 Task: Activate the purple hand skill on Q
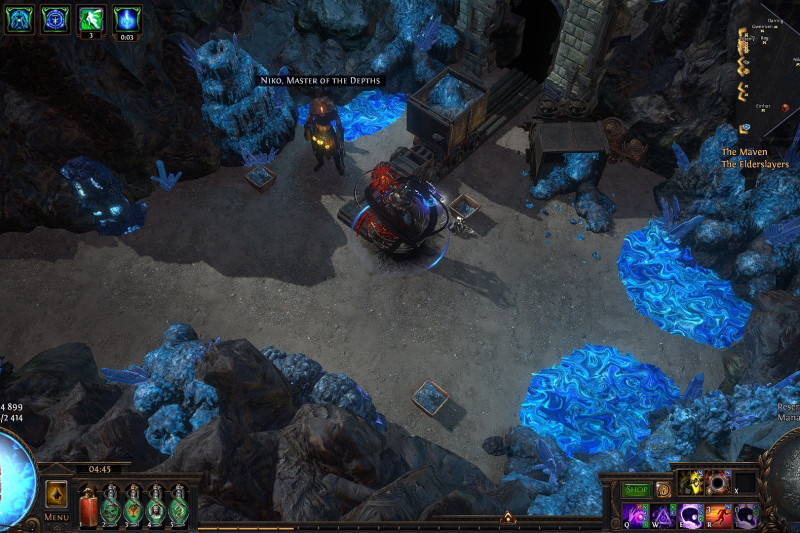pyautogui.click(x=636, y=515)
